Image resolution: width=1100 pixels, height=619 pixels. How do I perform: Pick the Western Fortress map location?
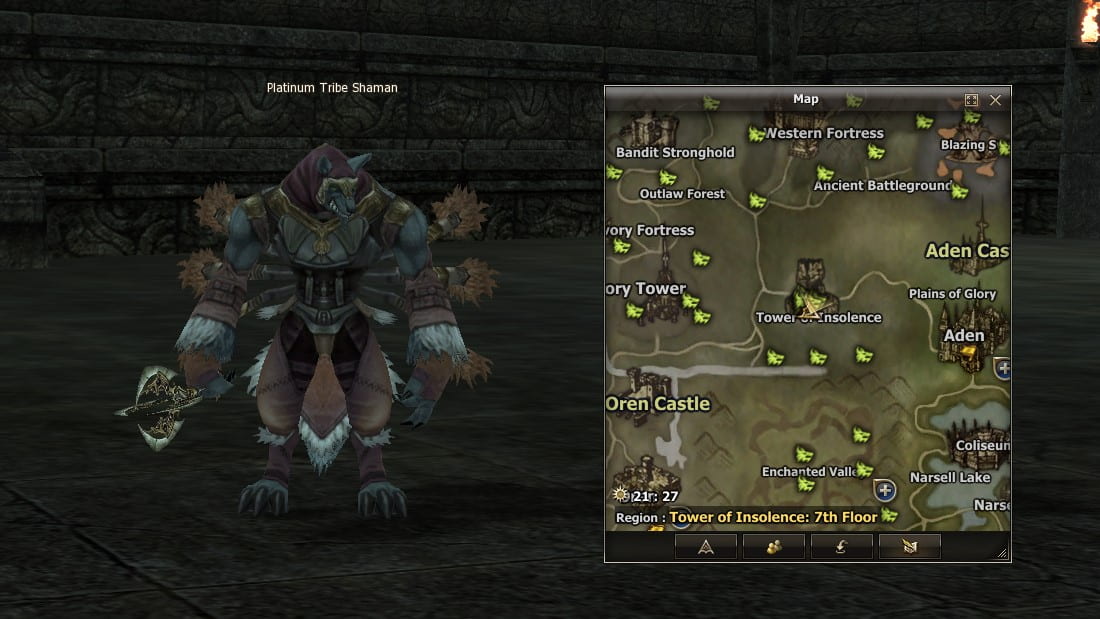click(x=824, y=133)
